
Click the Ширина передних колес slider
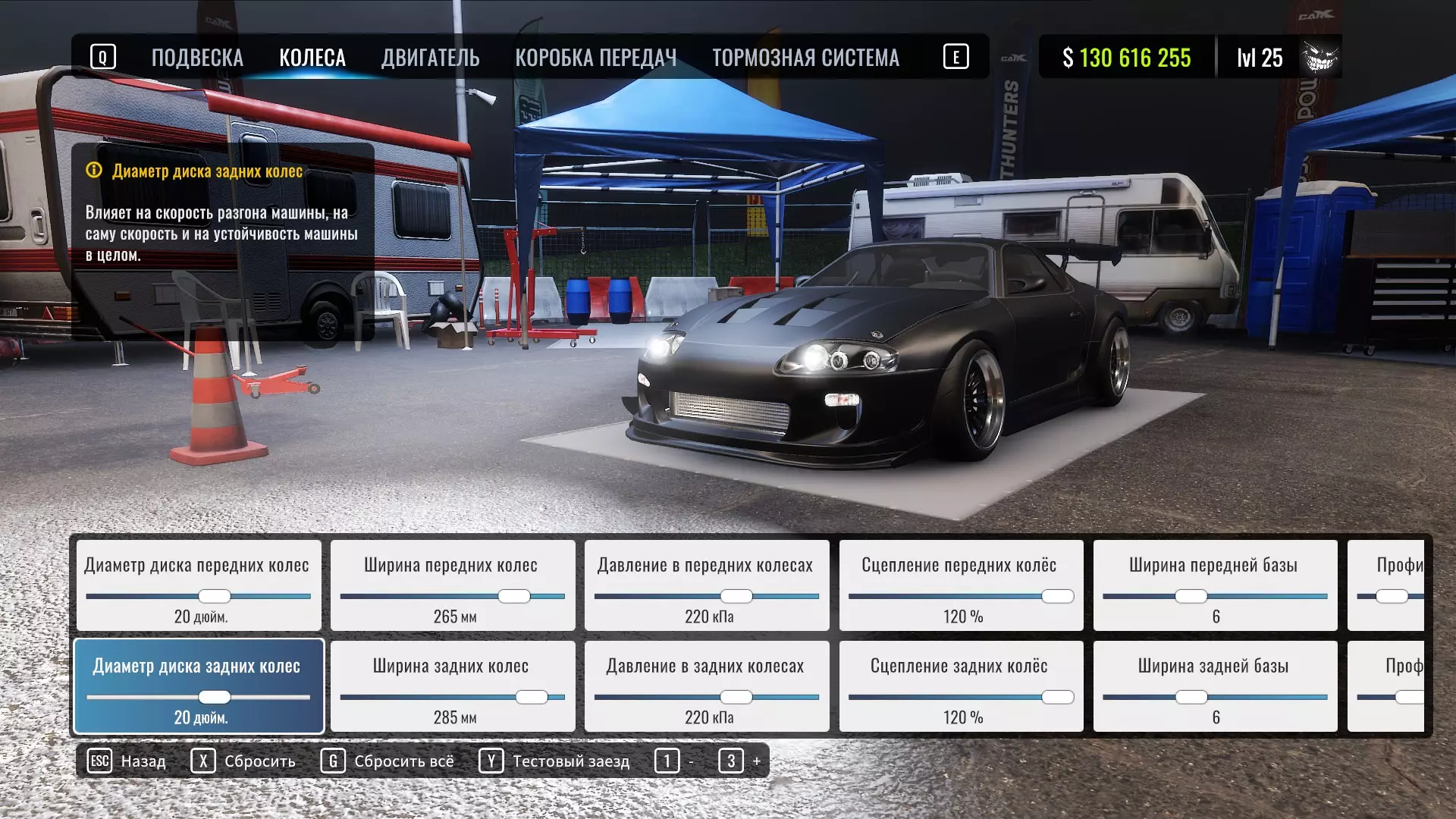pyautogui.click(x=513, y=597)
